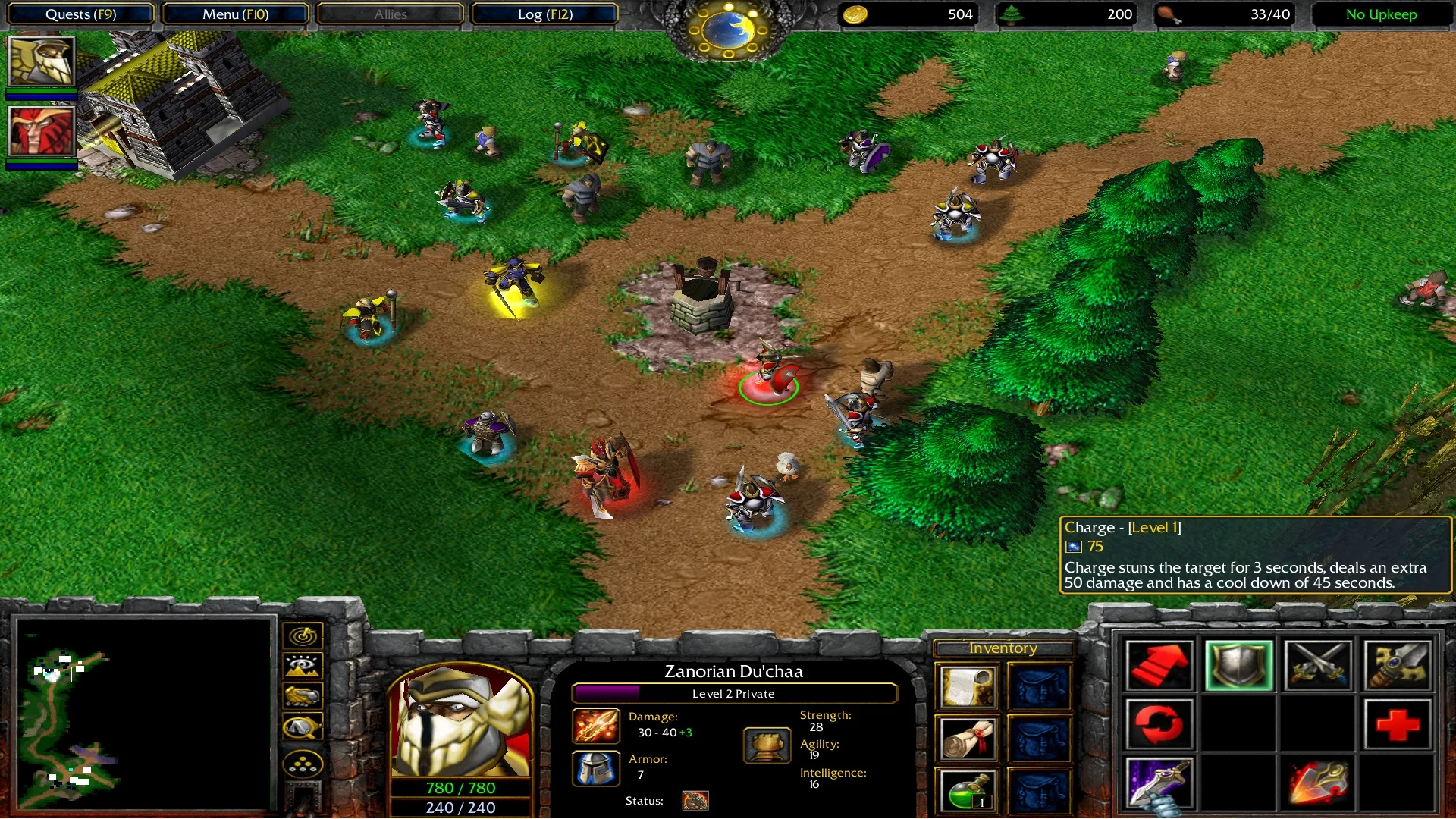Image resolution: width=1456 pixels, height=819 pixels.
Task: Click Zanorian Du'chaa's unit portrait
Action: click(x=460, y=720)
